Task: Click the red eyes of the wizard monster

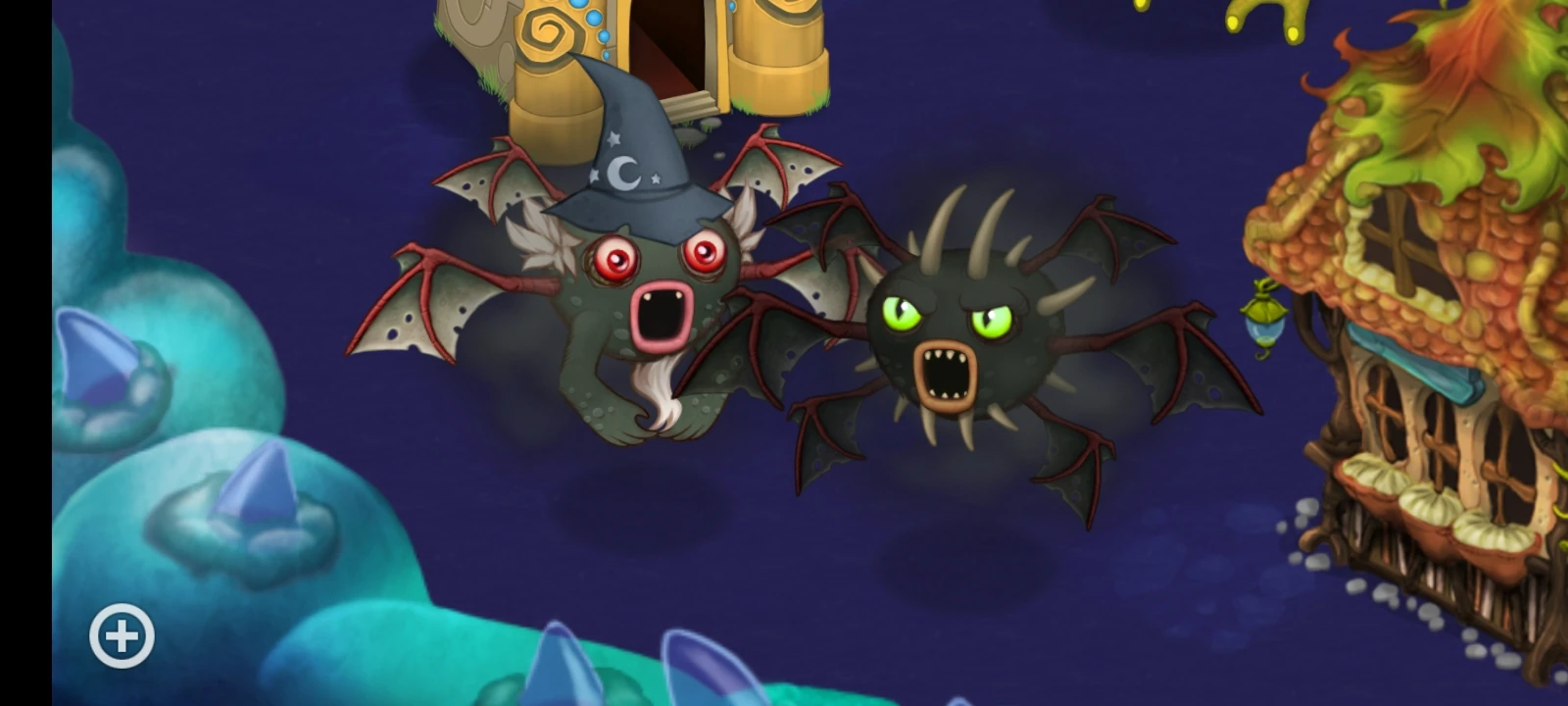Action: [657, 257]
